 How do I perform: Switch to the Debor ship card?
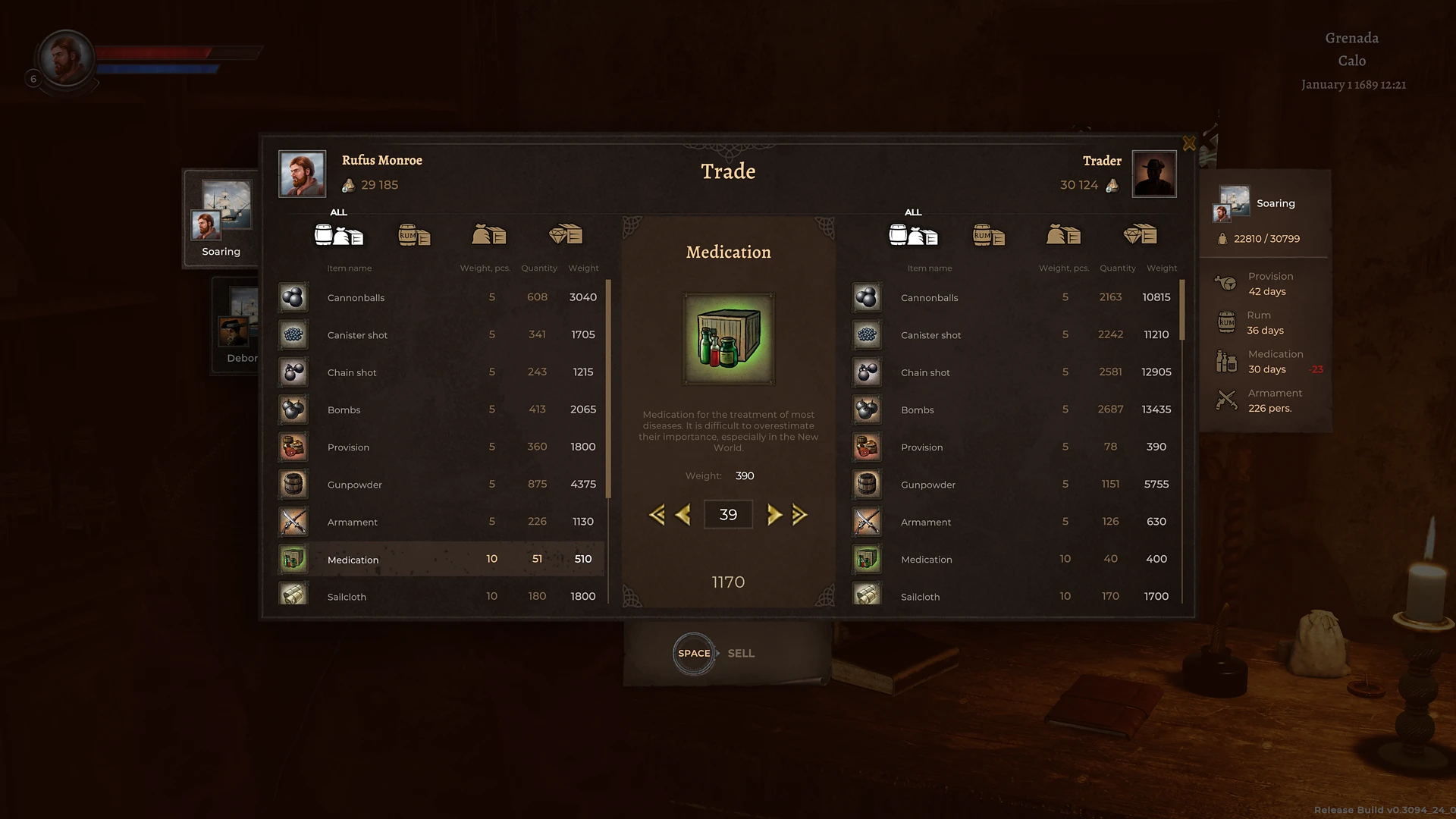coord(238,326)
